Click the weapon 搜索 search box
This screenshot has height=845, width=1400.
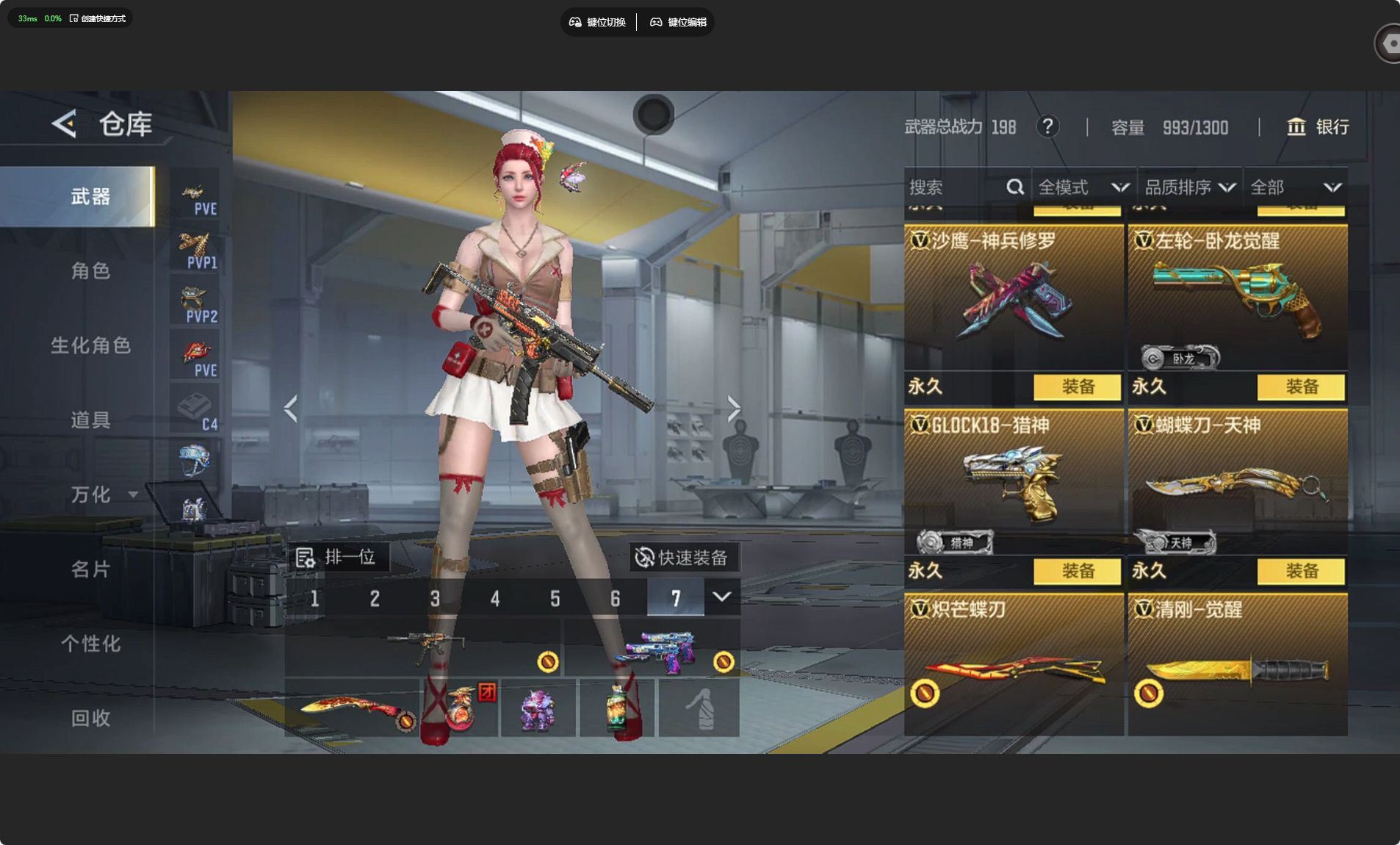955,187
